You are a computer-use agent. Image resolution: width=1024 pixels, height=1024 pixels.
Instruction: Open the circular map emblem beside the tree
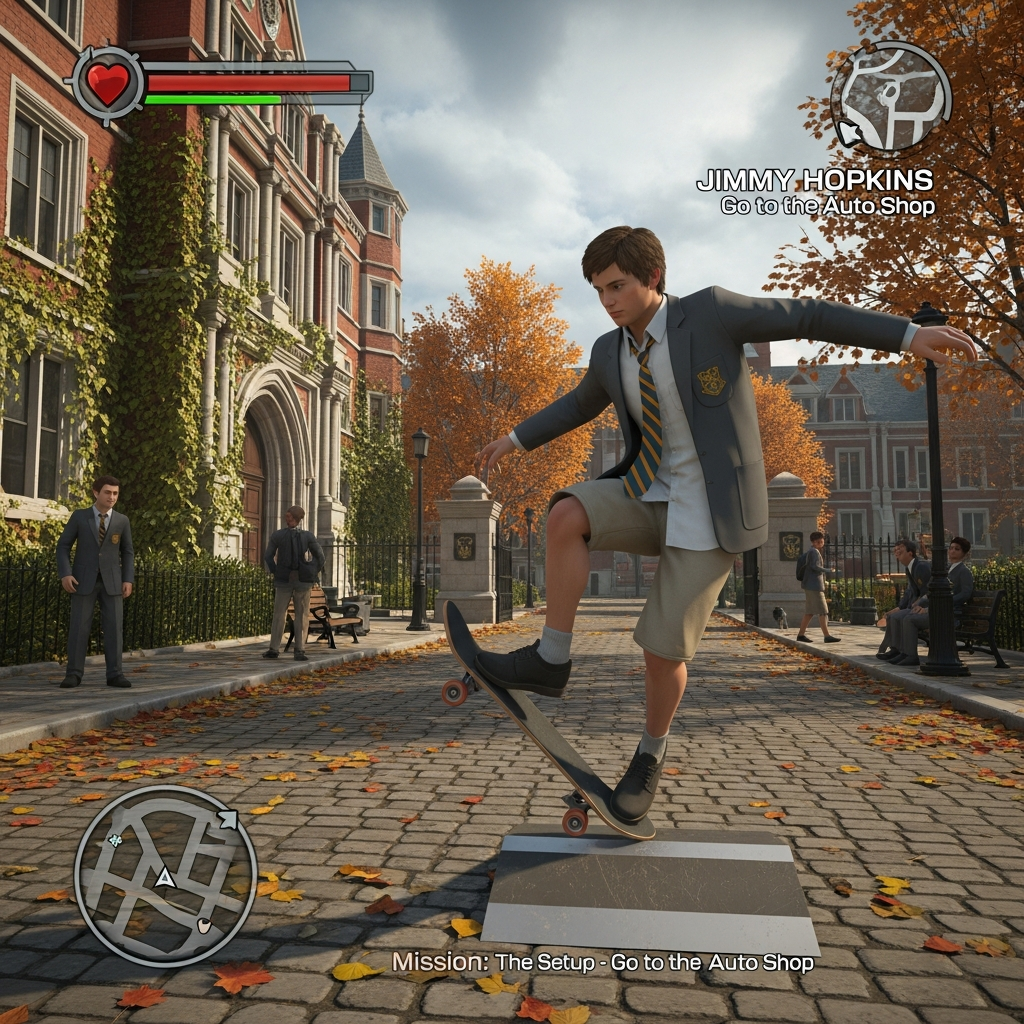pyautogui.click(x=890, y=97)
